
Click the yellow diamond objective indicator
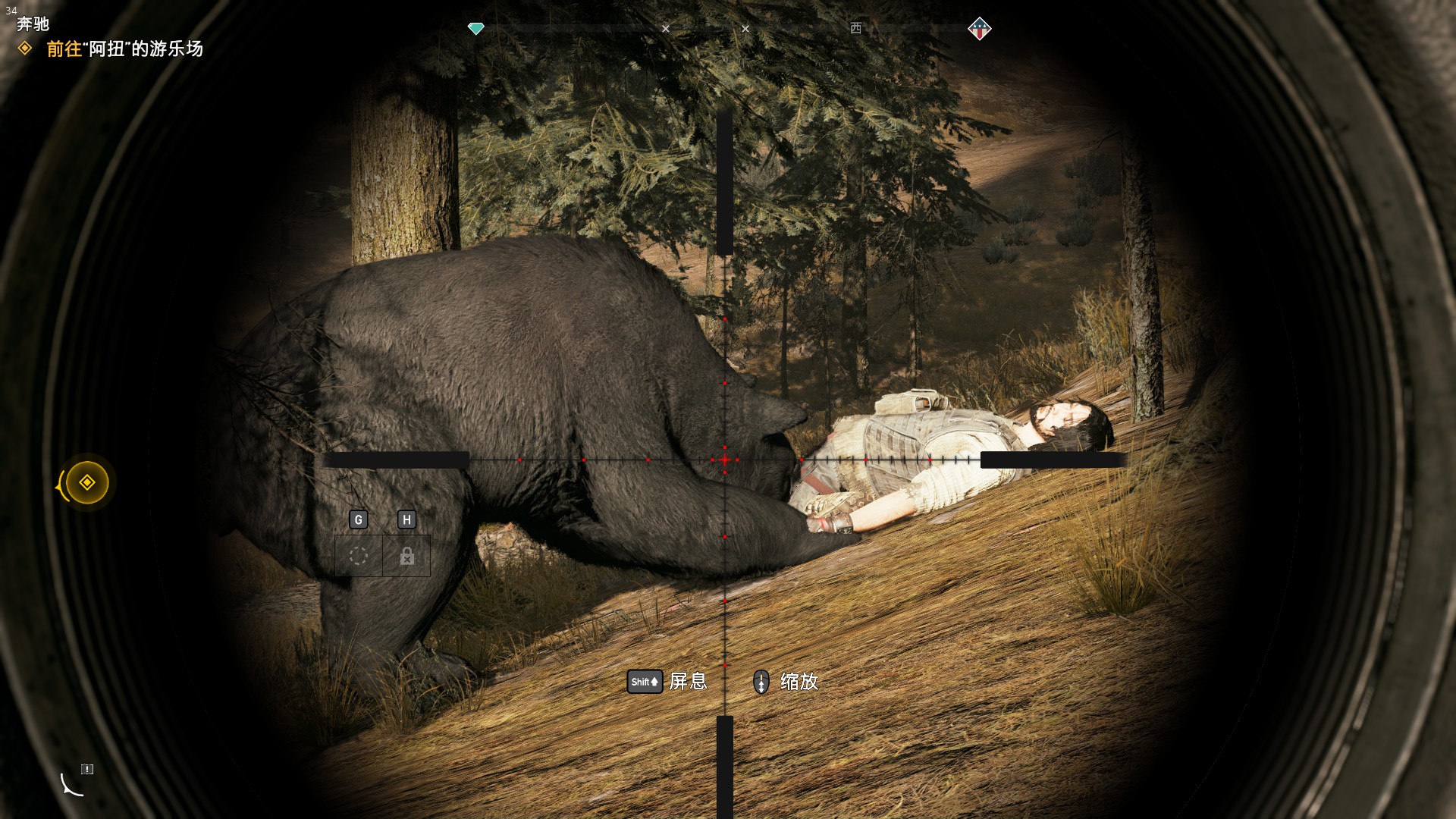click(x=87, y=482)
